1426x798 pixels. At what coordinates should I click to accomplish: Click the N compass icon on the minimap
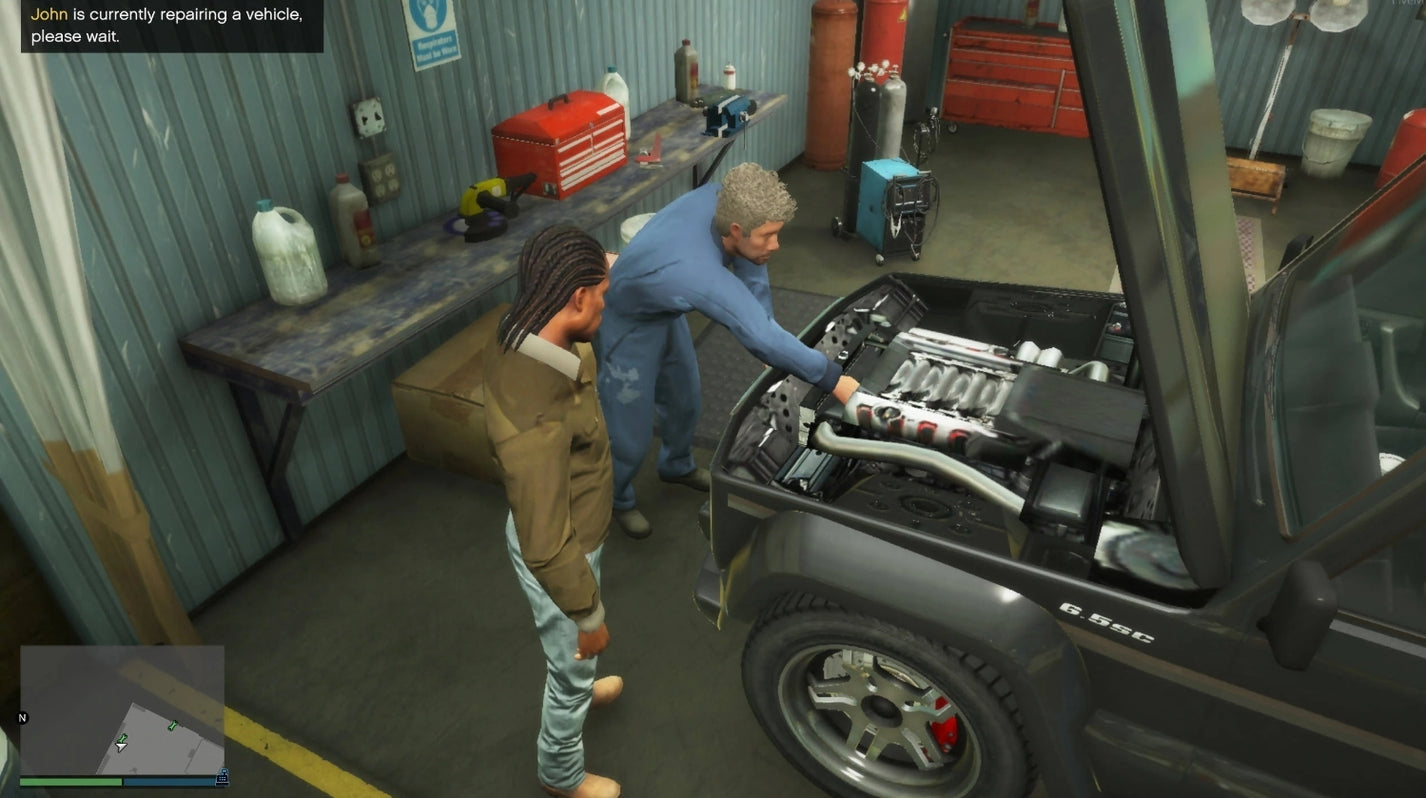pyautogui.click(x=21, y=717)
